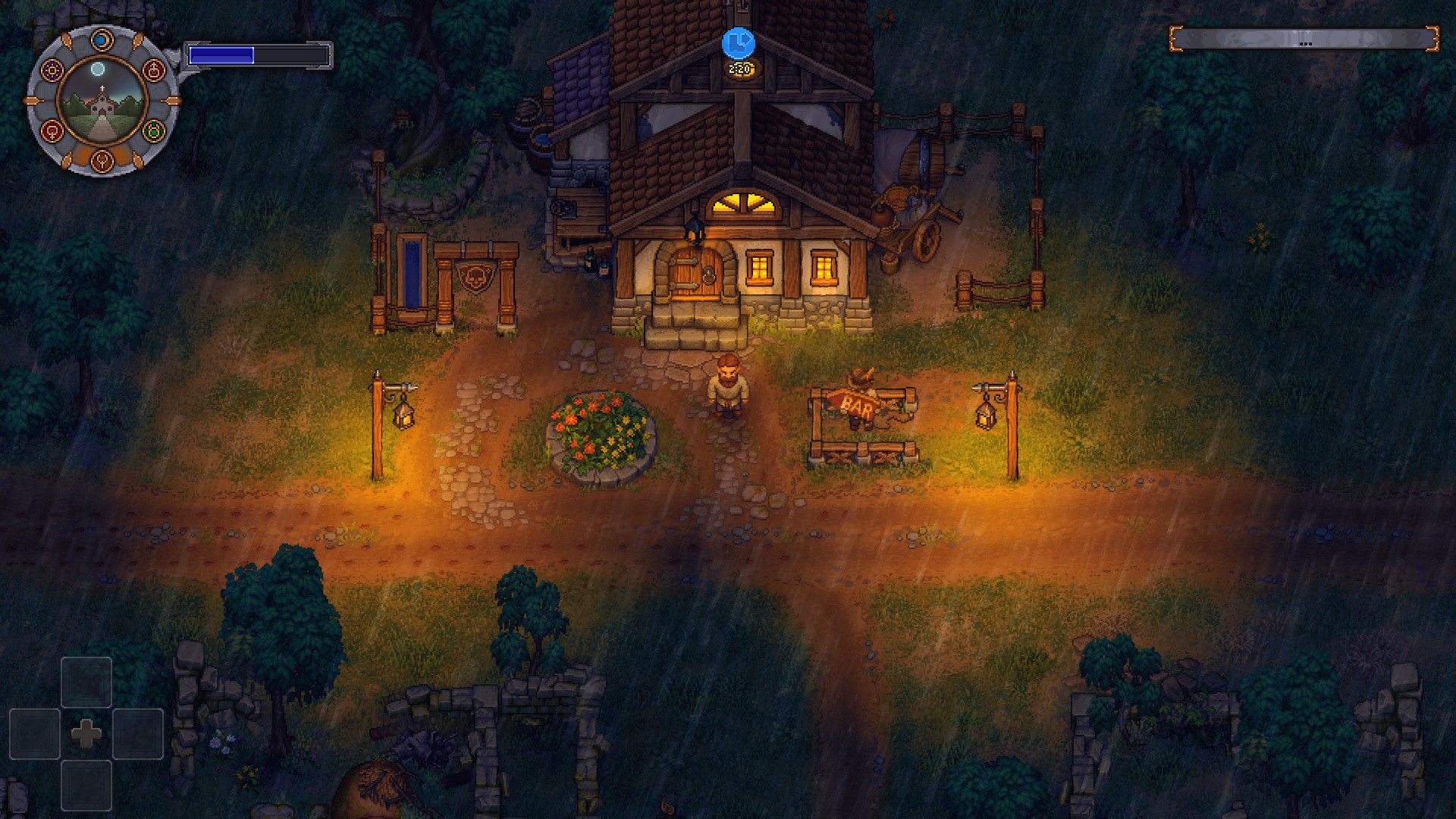Select the dark red rune on the compass right side
The image size is (1456, 819).
coord(154,70)
